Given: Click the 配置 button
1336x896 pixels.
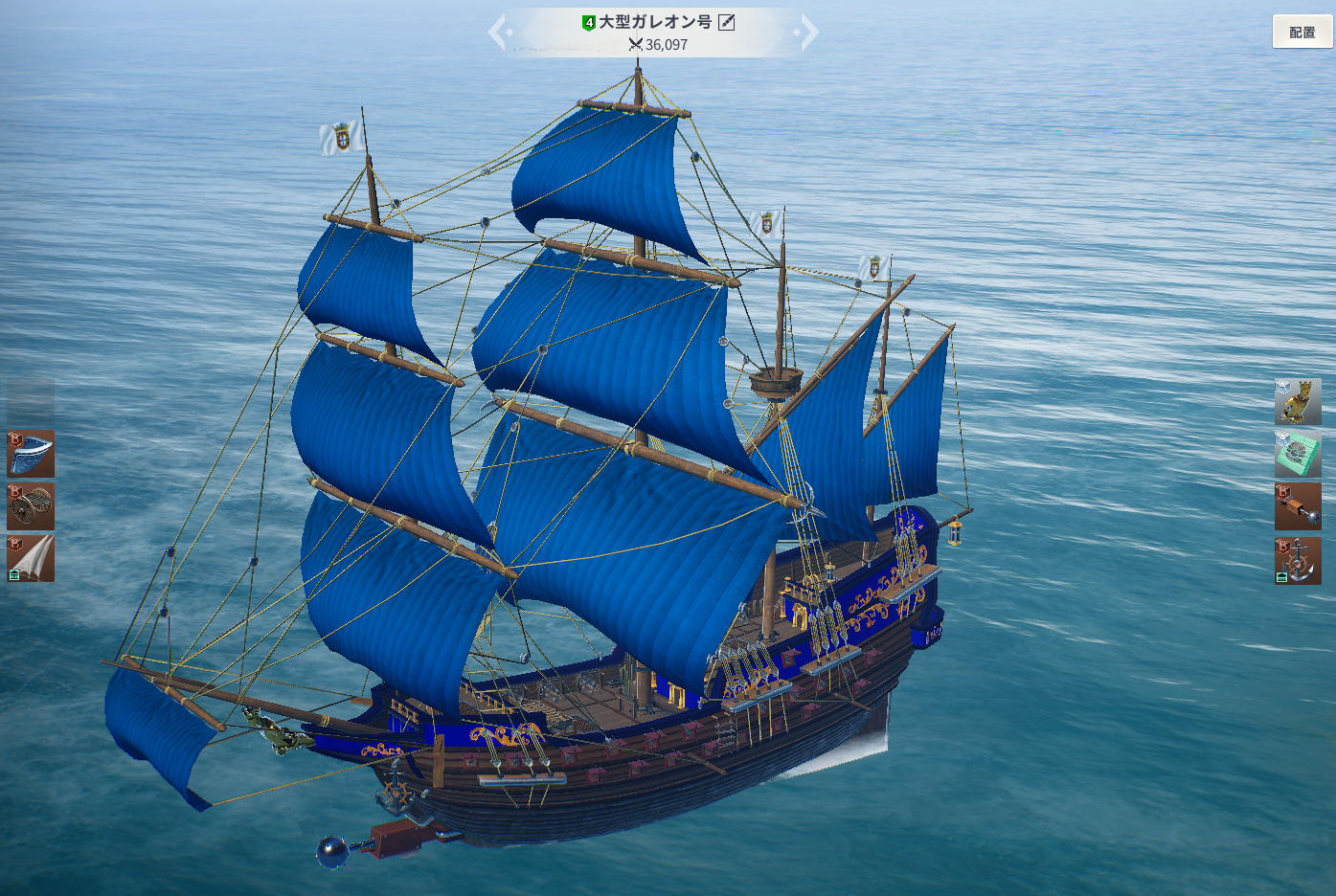Looking at the screenshot, I should pos(1302,32).
